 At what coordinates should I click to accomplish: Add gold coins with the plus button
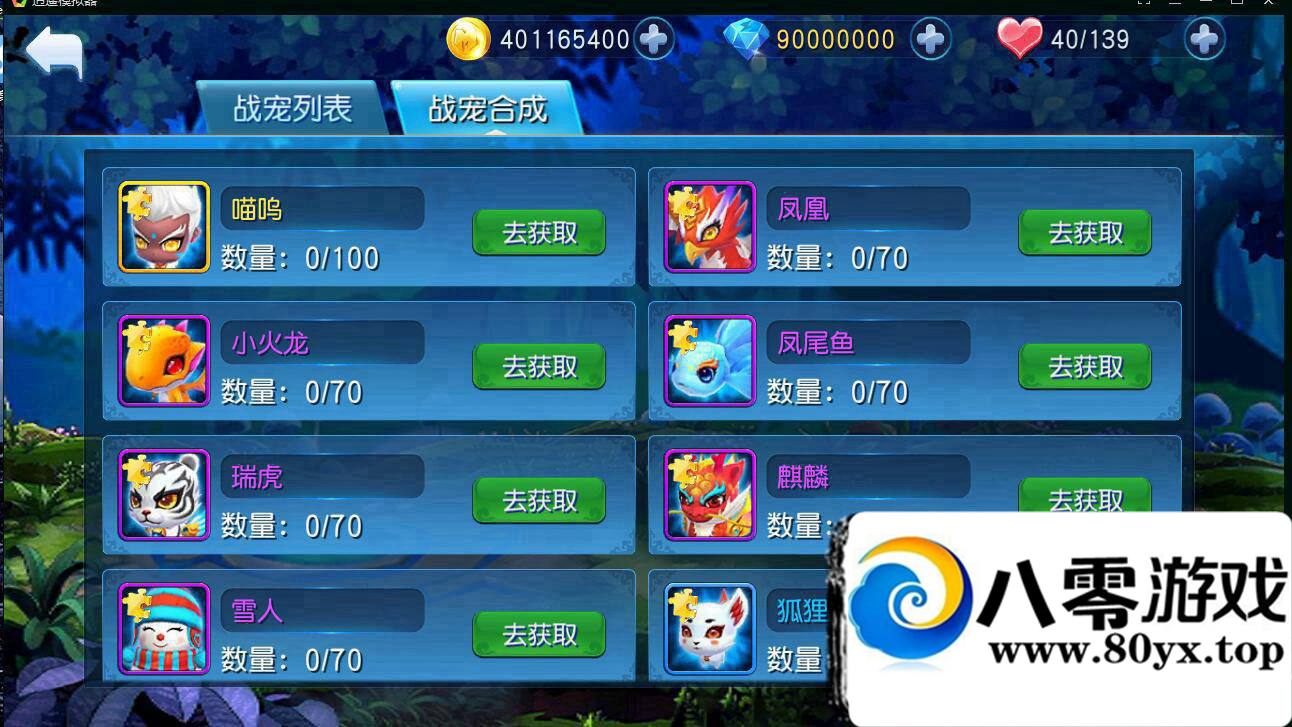point(654,40)
